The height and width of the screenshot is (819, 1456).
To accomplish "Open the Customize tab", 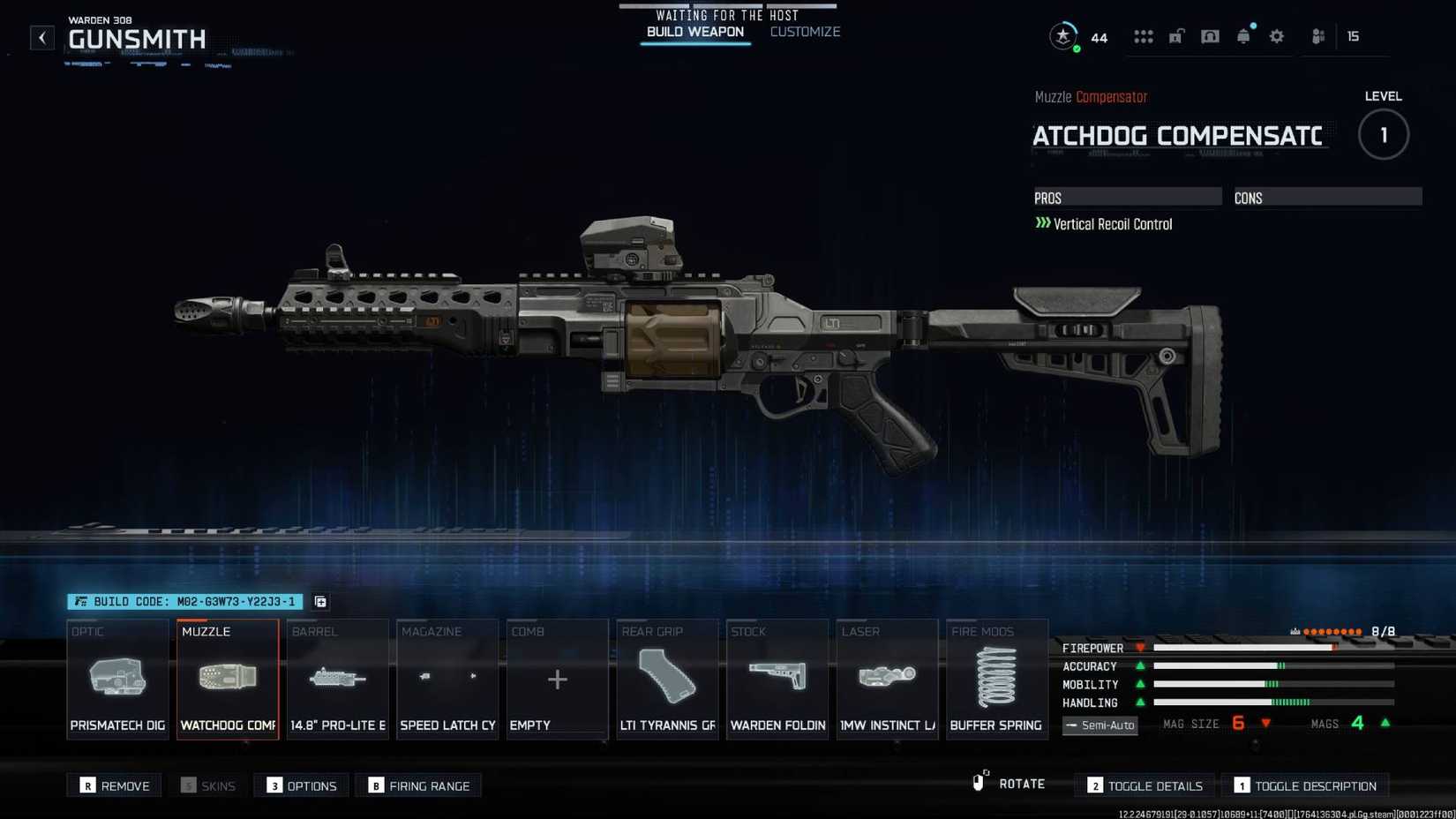I will pyautogui.click(x=804, y=32).
